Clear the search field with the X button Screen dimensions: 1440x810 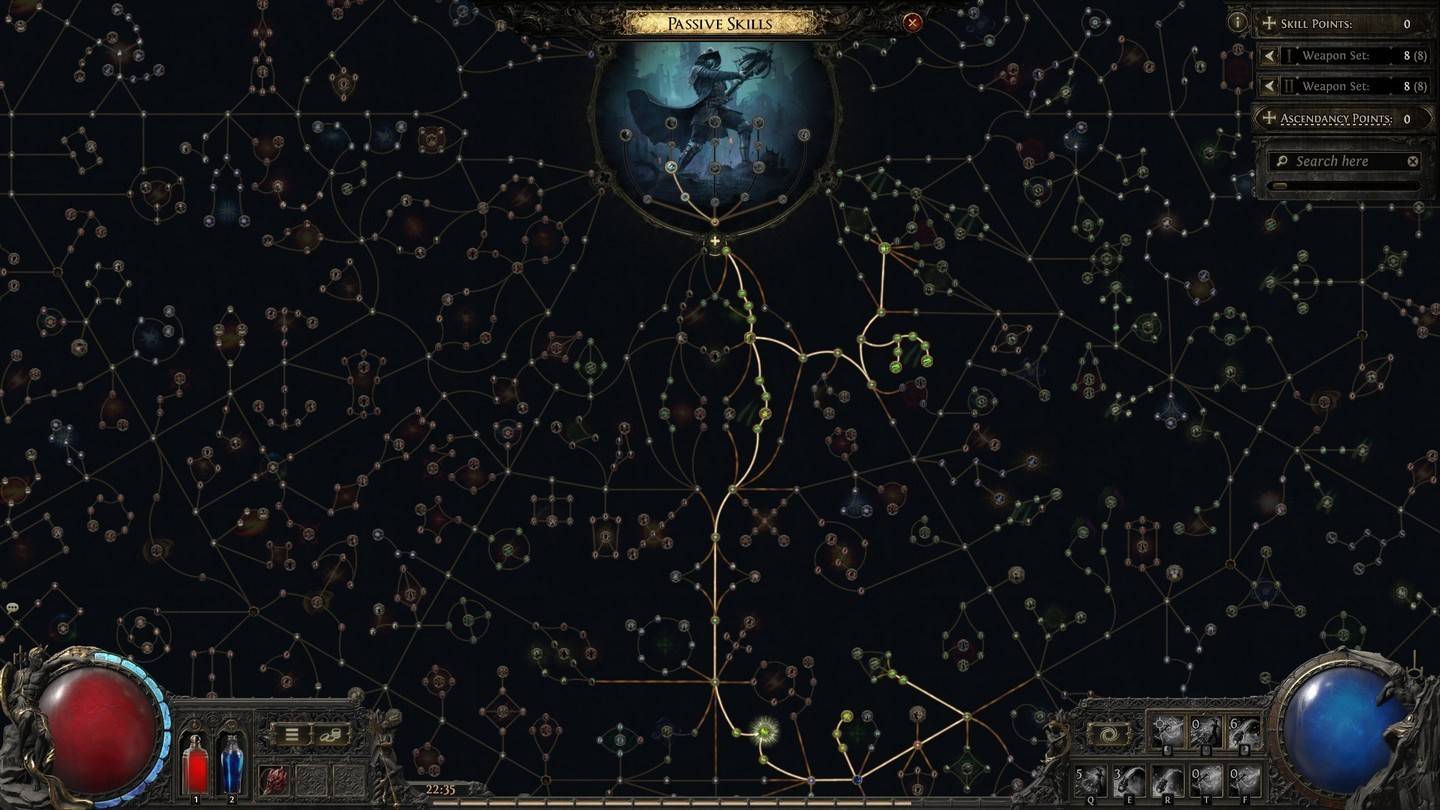[1412, 161]
